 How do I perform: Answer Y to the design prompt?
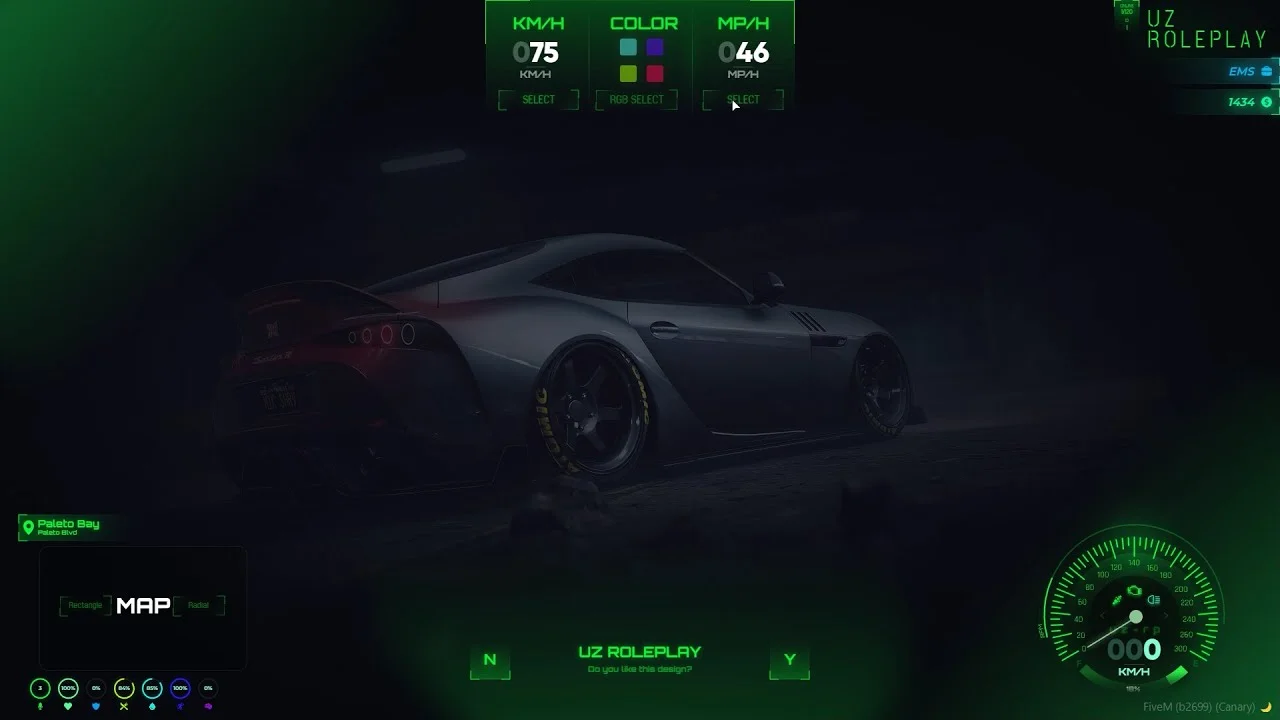(790, 660)
